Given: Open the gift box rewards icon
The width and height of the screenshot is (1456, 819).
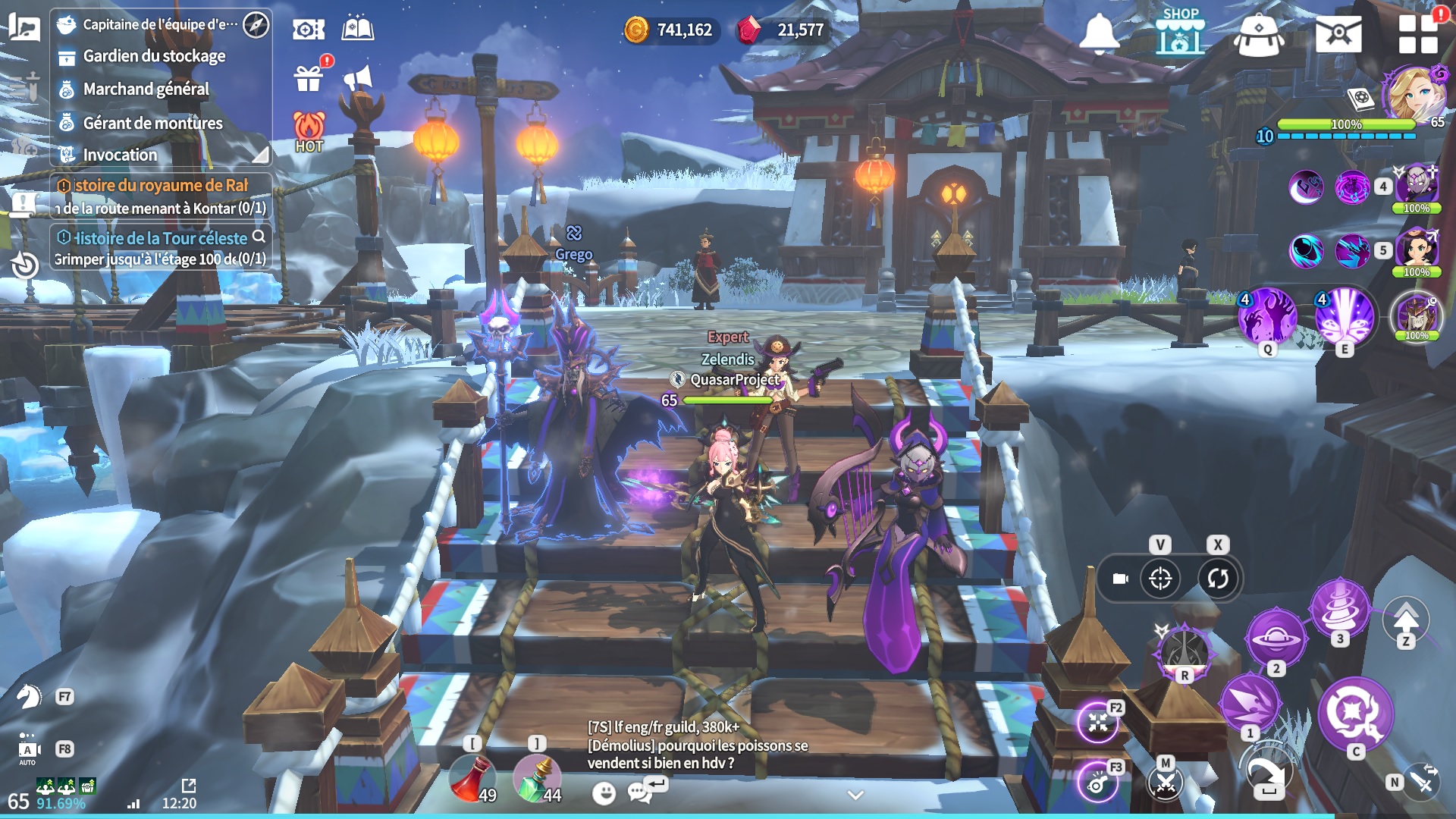Looking at the screenshot, I should (309, 77).
